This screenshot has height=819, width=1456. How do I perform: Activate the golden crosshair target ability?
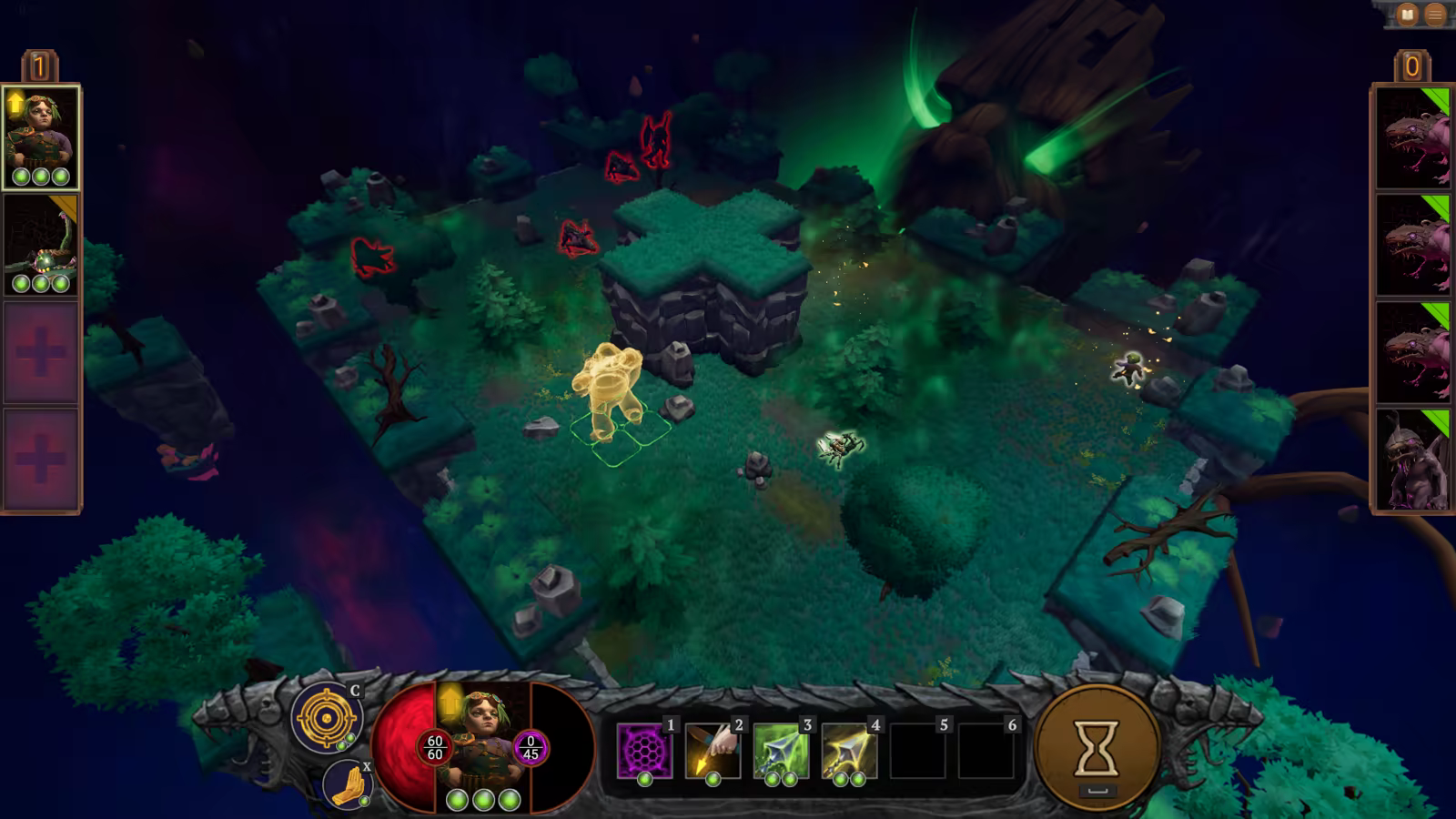[x=326, y=718]
